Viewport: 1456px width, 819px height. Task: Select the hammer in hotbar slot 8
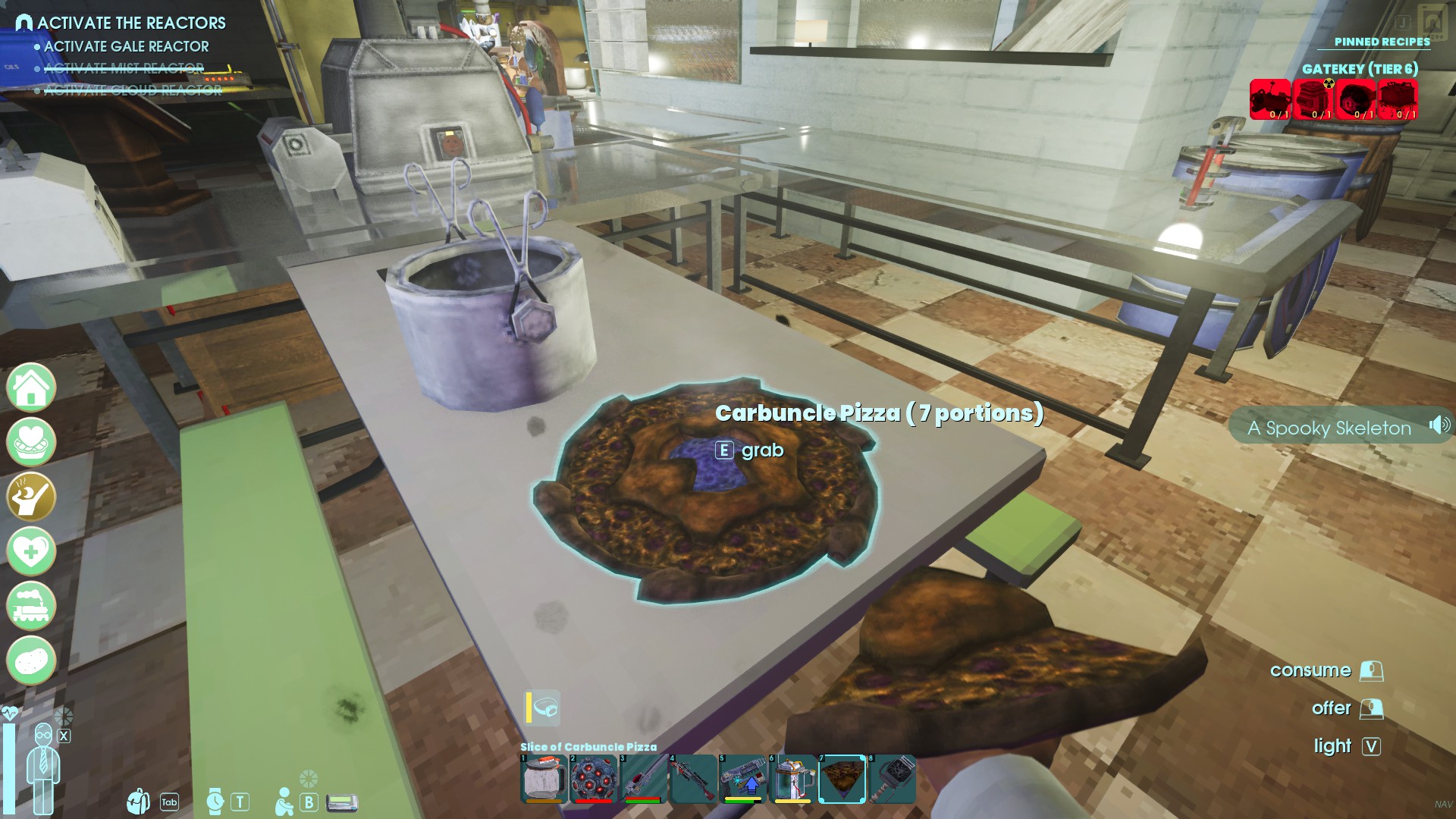893,779
